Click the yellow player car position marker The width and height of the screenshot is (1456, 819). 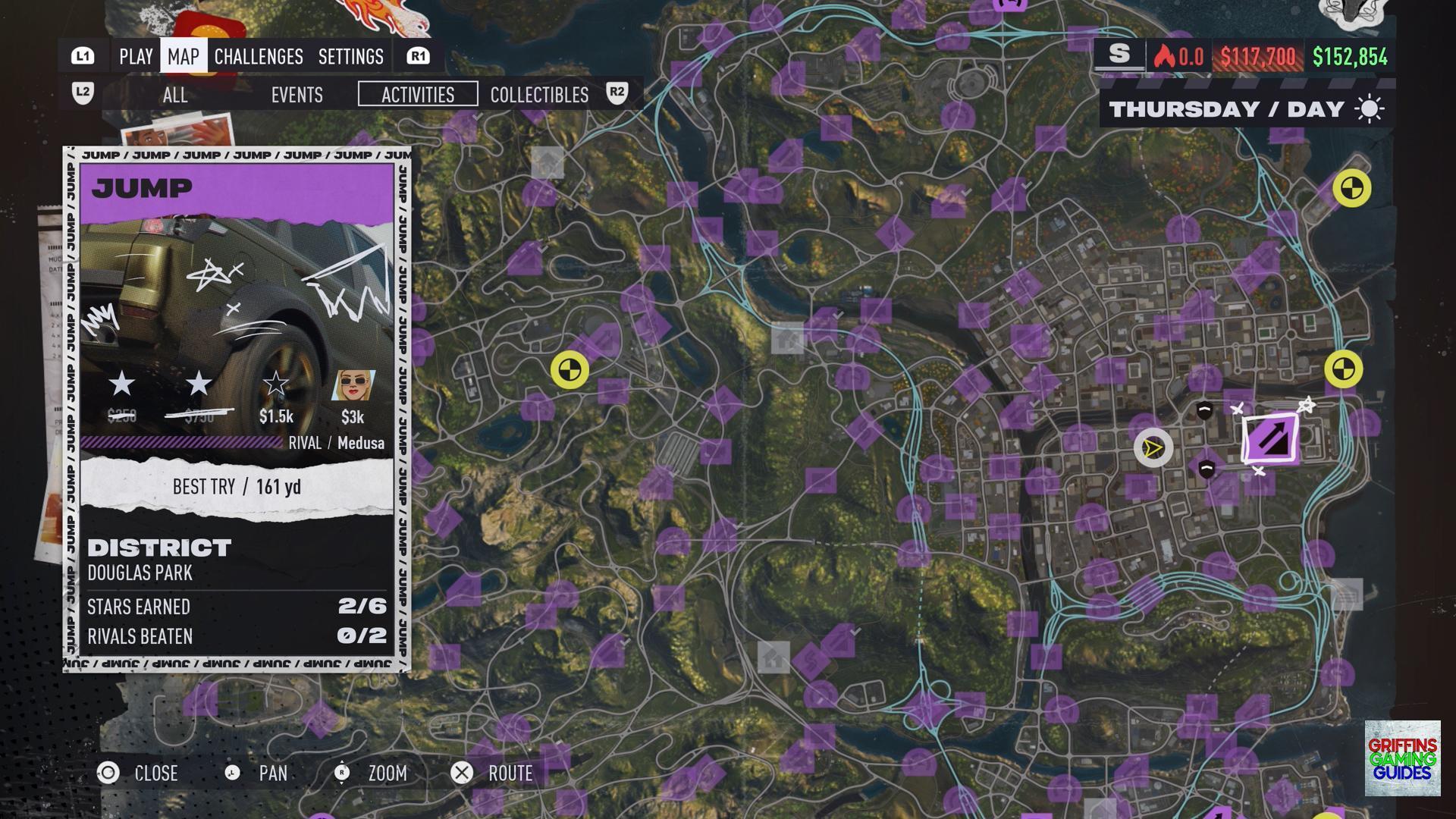[1153, 448]
